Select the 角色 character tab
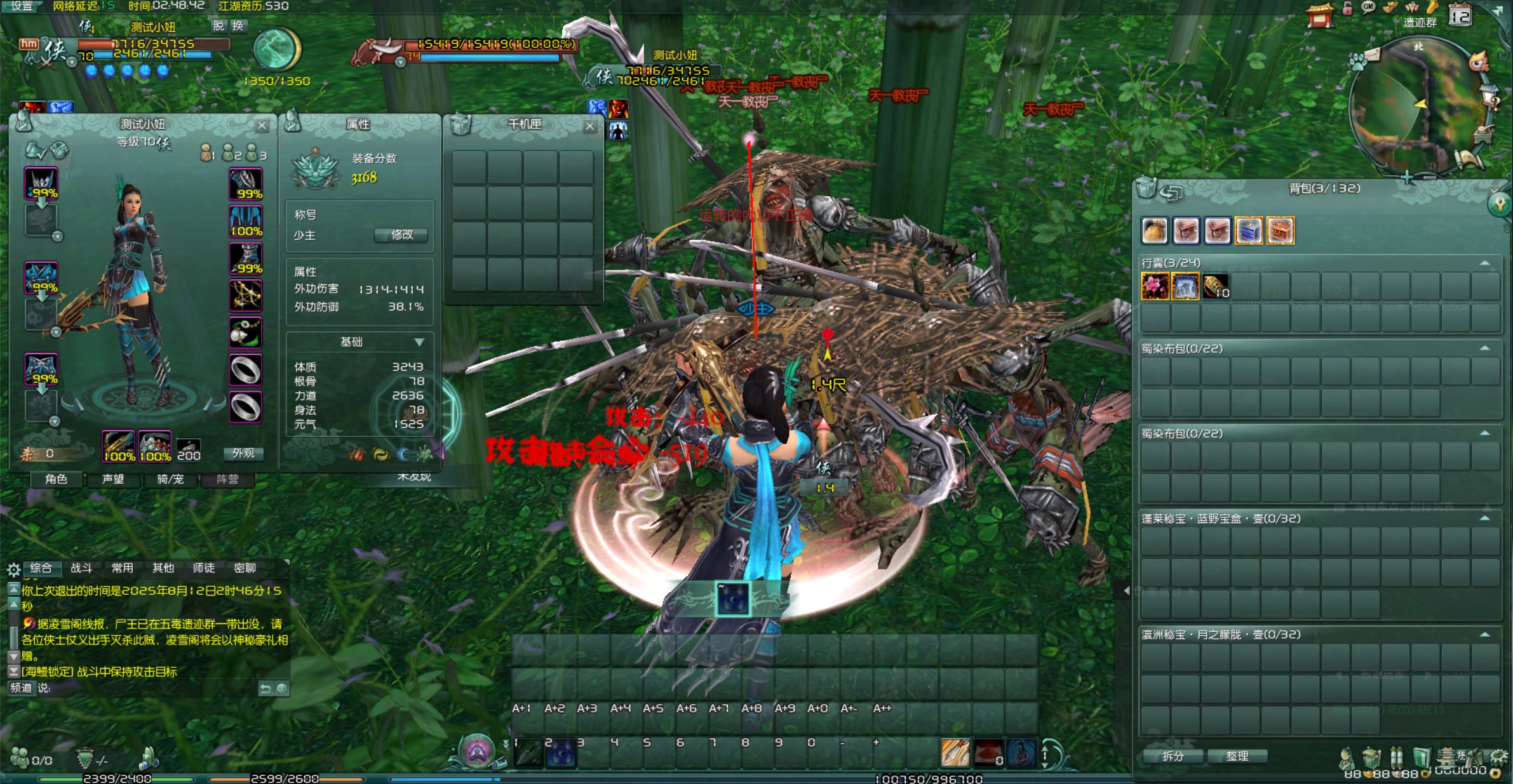1513x784 pixels. 57,479
